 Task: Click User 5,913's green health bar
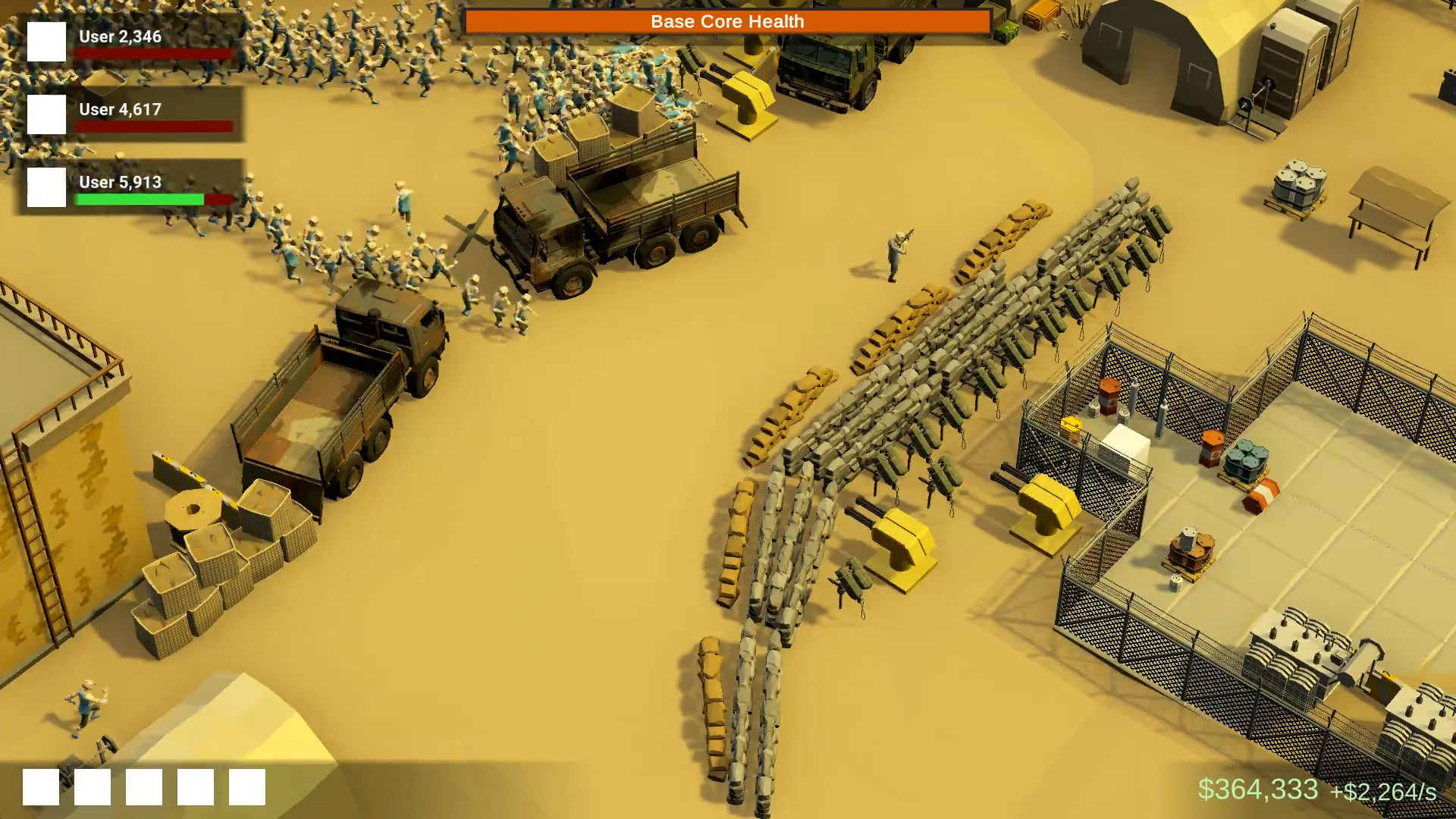pos(139,199)
